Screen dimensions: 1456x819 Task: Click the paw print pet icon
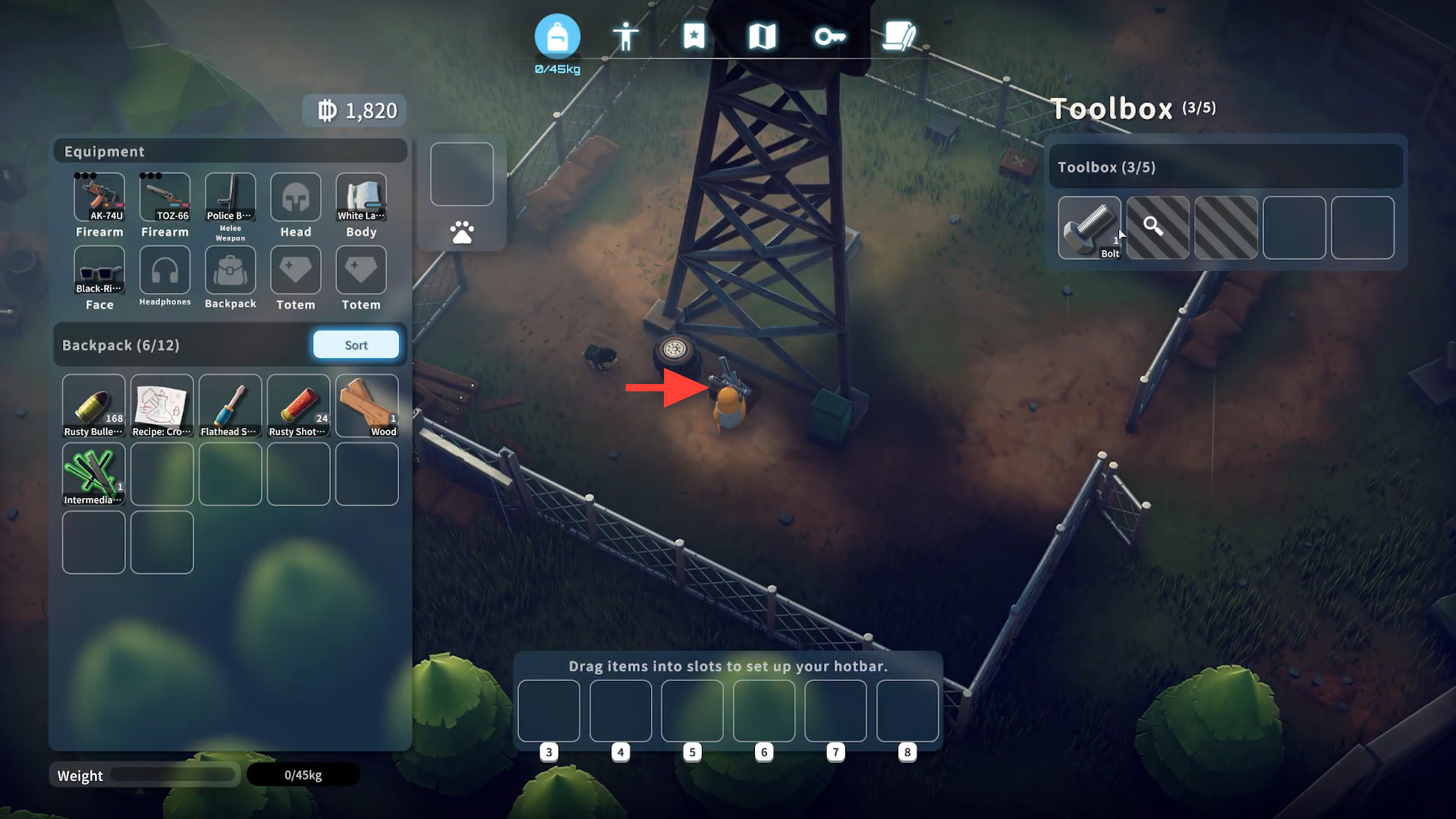click(x=461, y=232)
